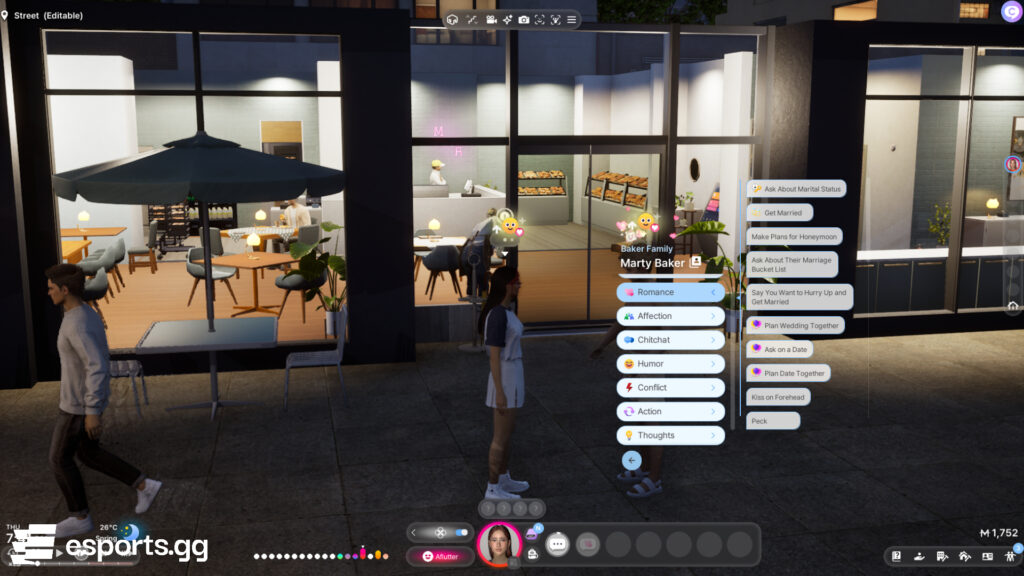
Task: Open the camera screenshot tool
Action: coord(523,20)
